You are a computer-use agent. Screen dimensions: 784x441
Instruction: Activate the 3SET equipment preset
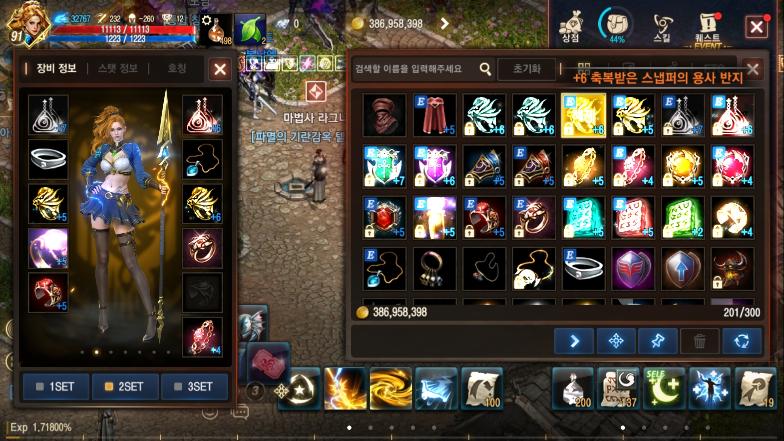pyautogui.click(x=193, y=386)
